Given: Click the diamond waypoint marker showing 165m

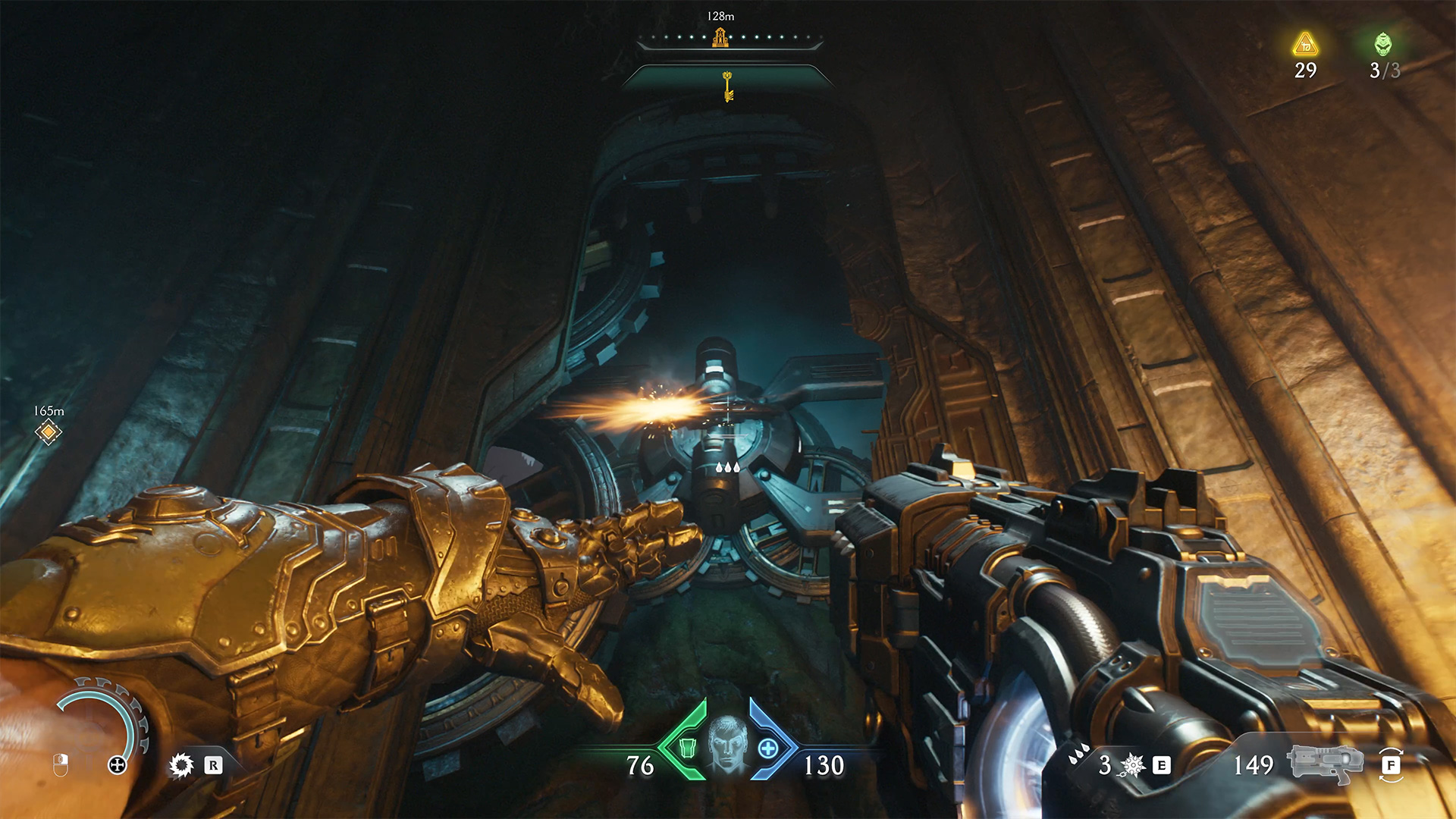Looking at the screenshot, I should [x=49, y=432].
